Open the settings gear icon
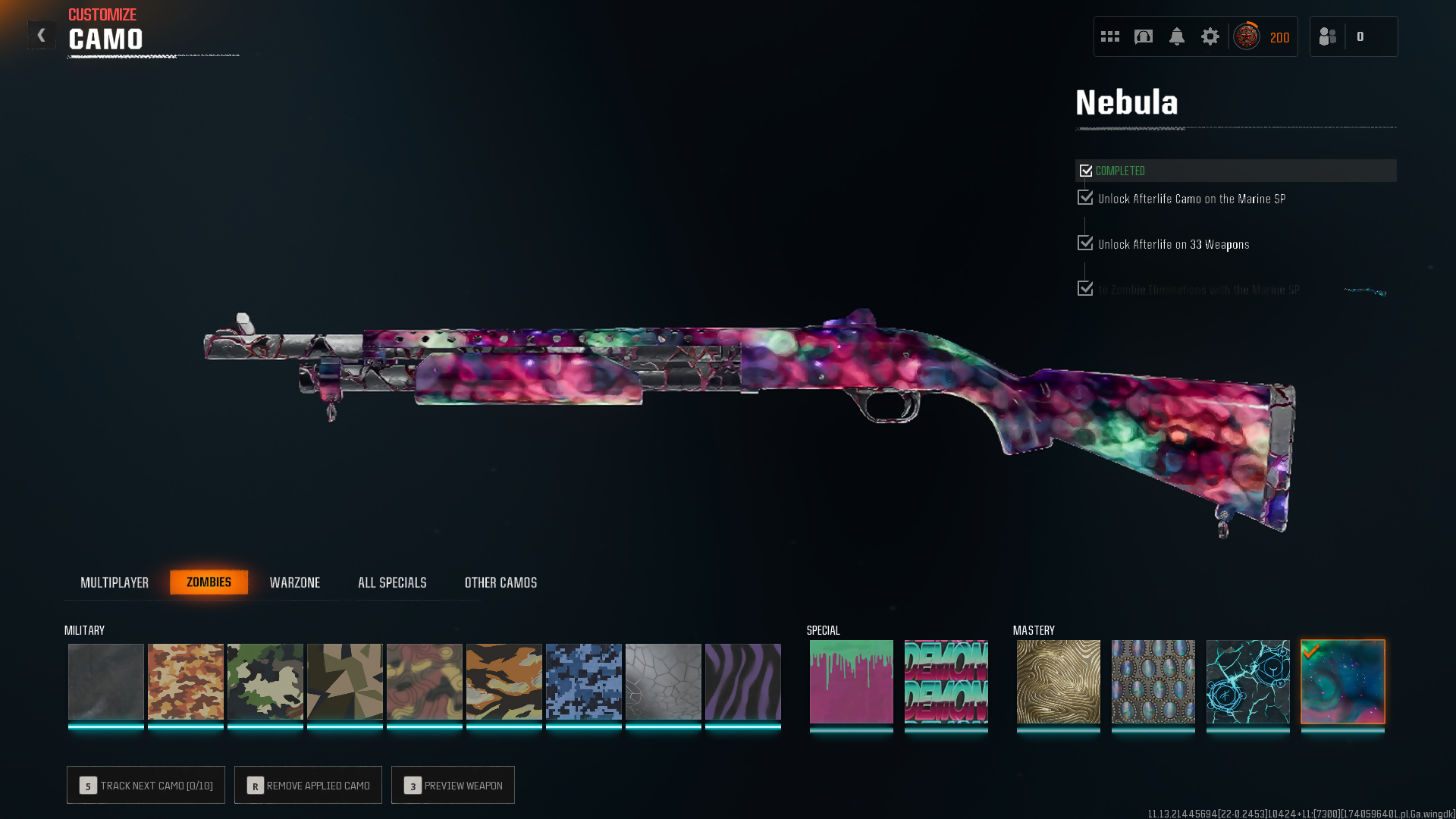1456x819 pixels. [x=1210, y=36]
